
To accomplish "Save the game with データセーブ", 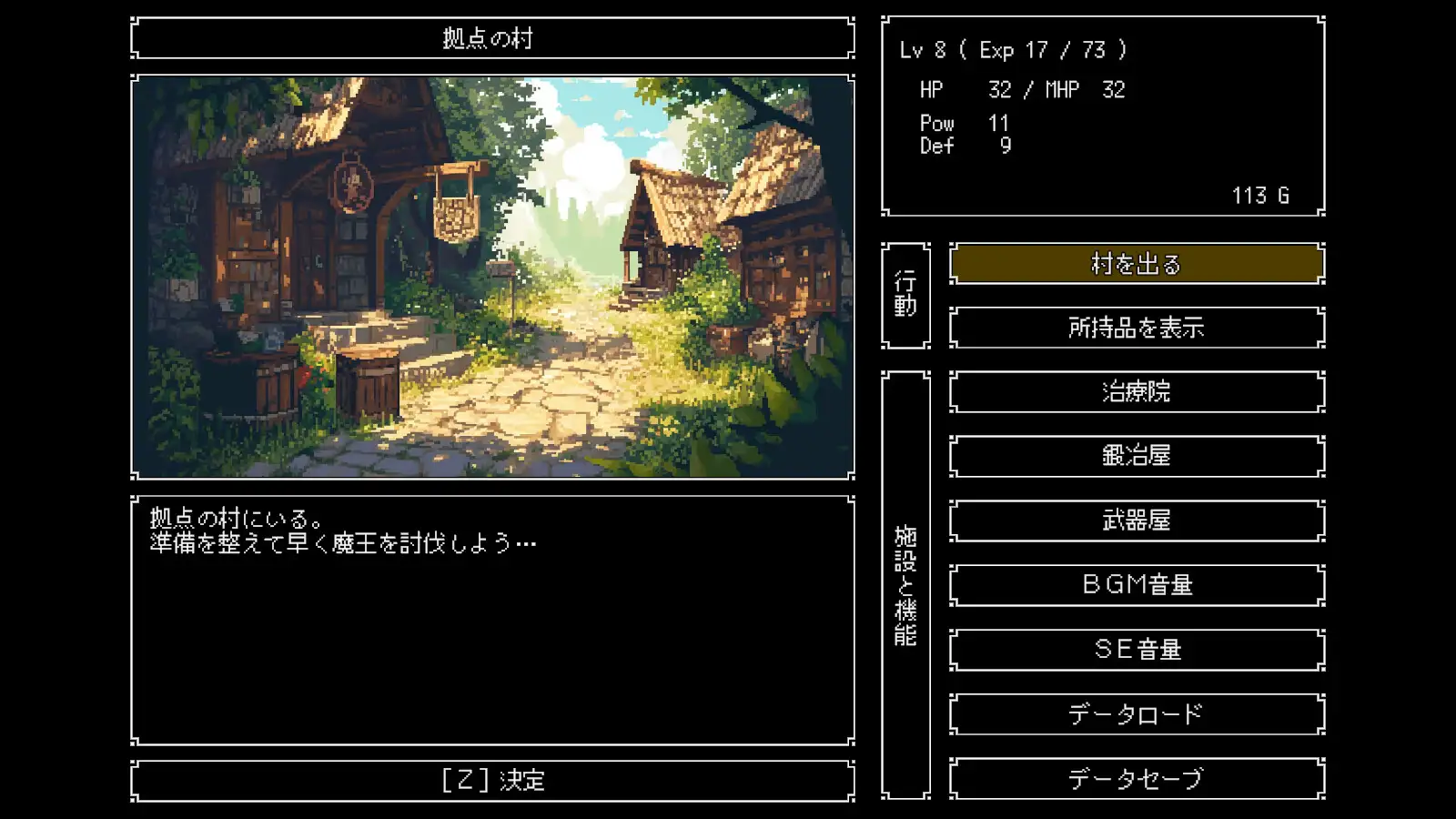I will (x=1137, y=778).
